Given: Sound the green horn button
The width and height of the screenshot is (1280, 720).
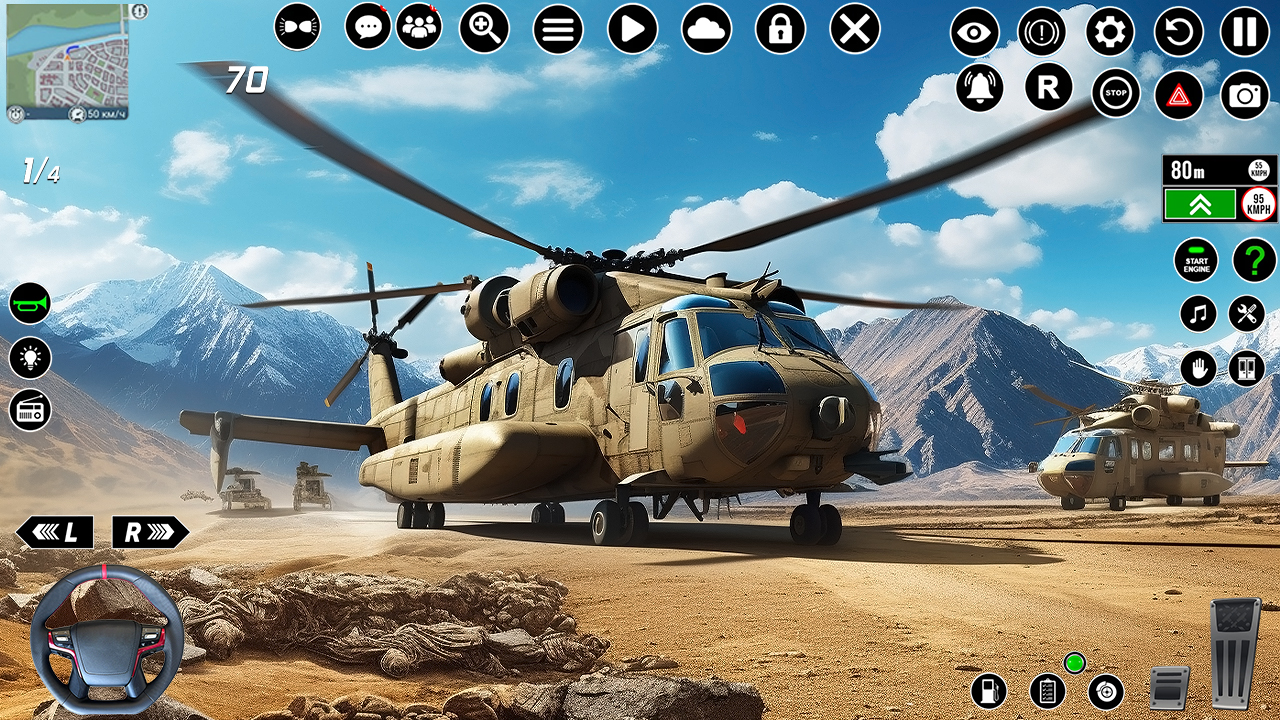Looking at the screenshot, I should click(30, 303).
